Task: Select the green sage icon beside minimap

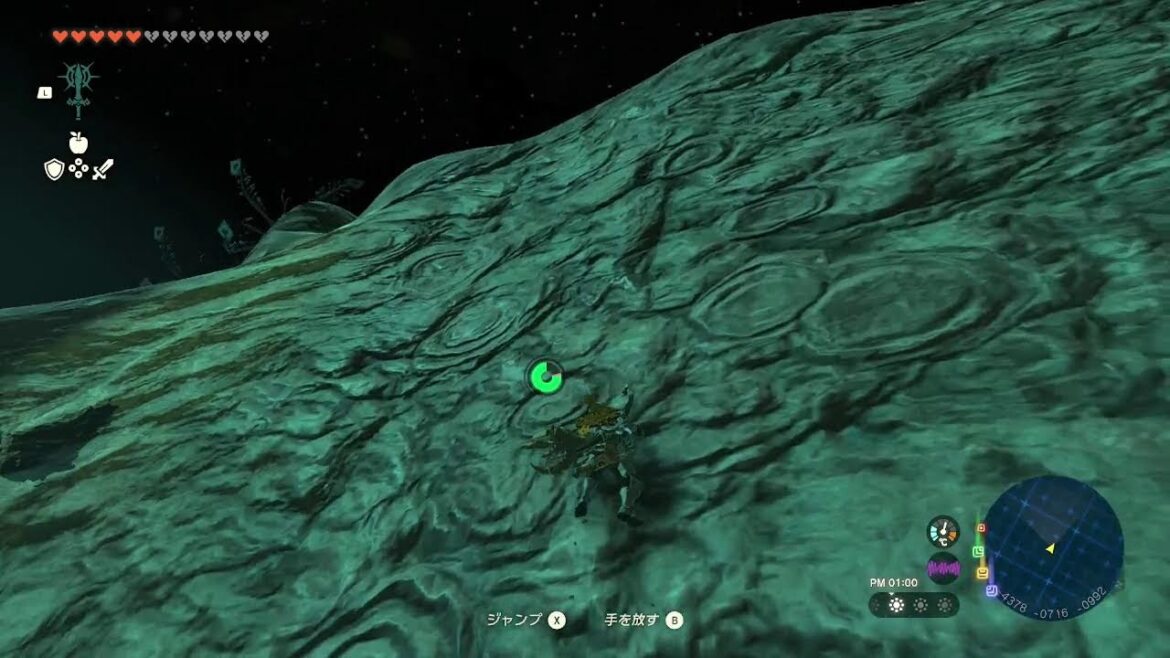Action: pyautogui.click(x=978, y=551)
